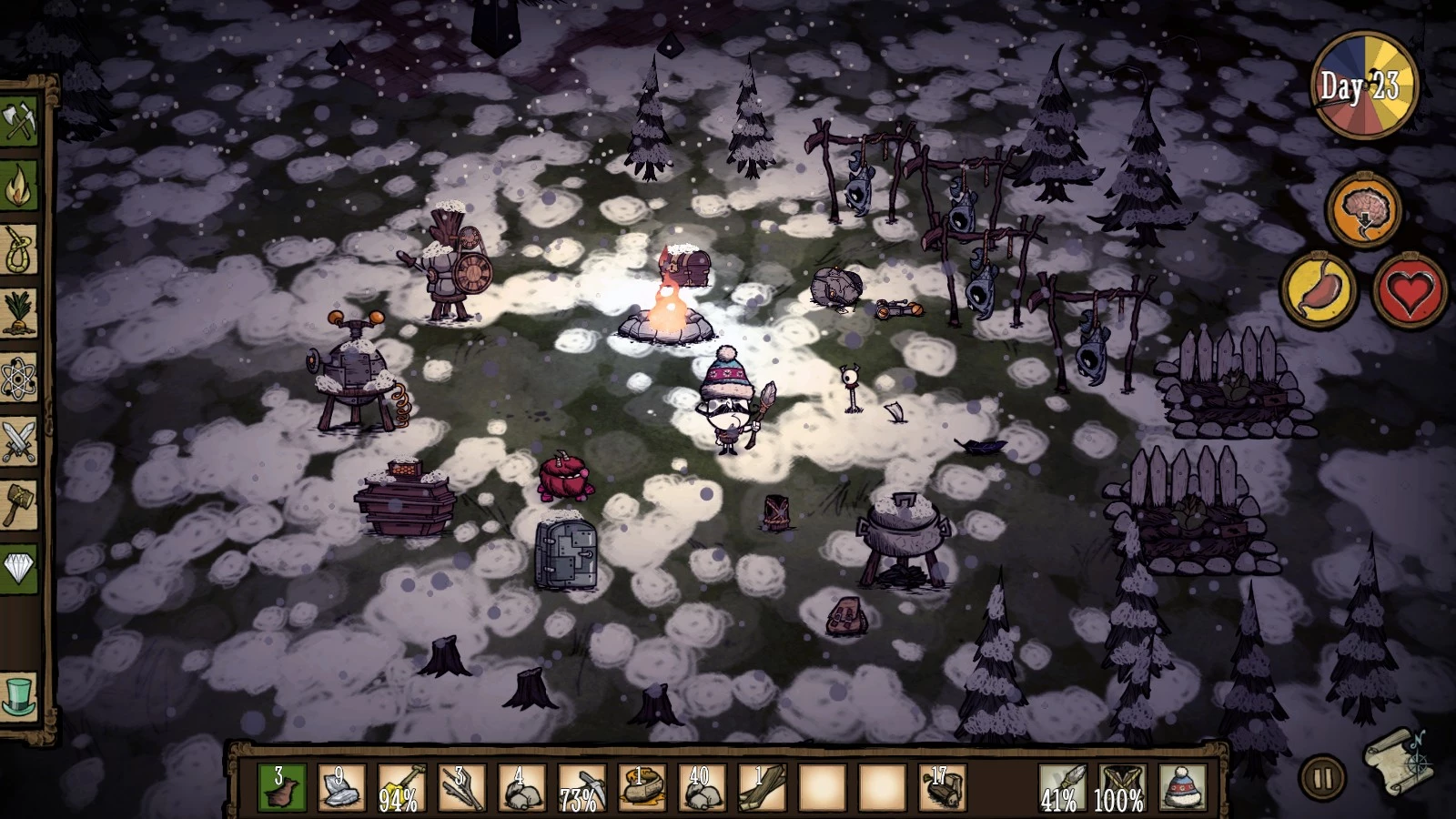The width and height of the screenshot is (1456, 819).
Task: Open the Light crafting tab with flame icon
Action: click(19, 187)
